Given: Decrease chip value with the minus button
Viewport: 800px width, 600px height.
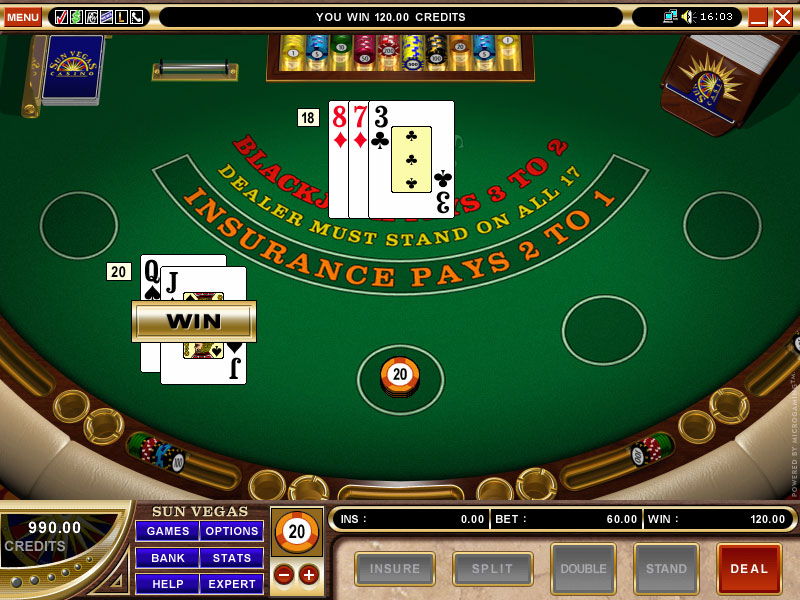Looking at the screenshot, I should [284, 574].
